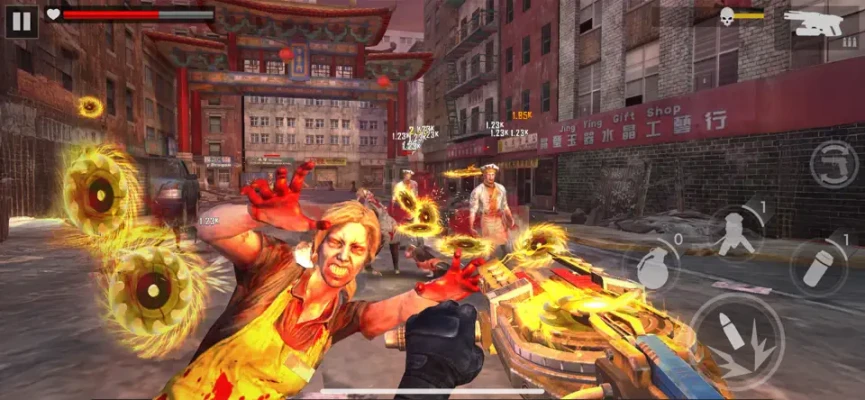This screenshot has height=400, width=865.
Task: Select the current weapon icon
Action: tap(814, 22)
